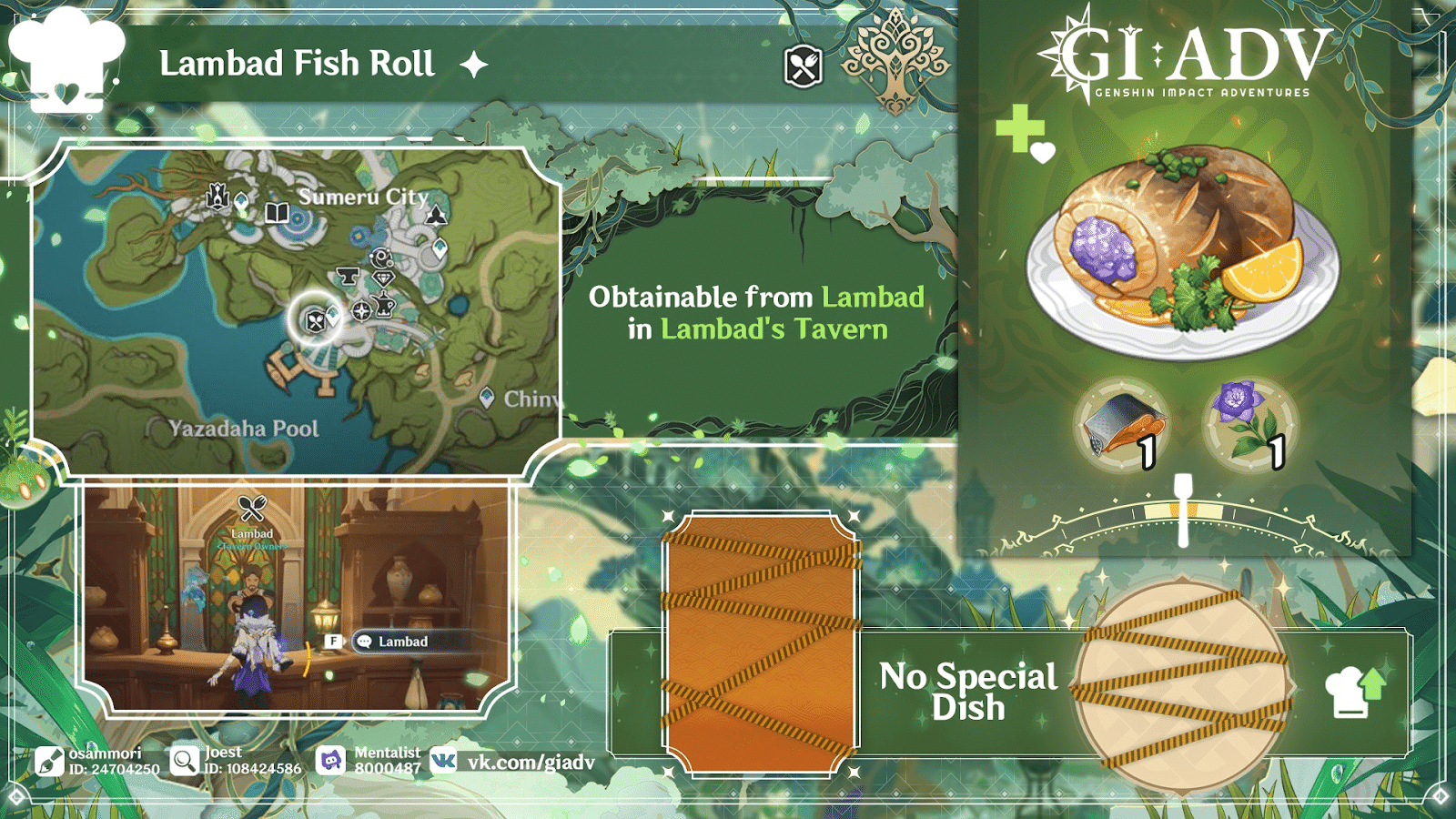Screen dimensions: 1456x819
Task: Expand the reputation compass marker on map
Action: [x=361, y=310]
